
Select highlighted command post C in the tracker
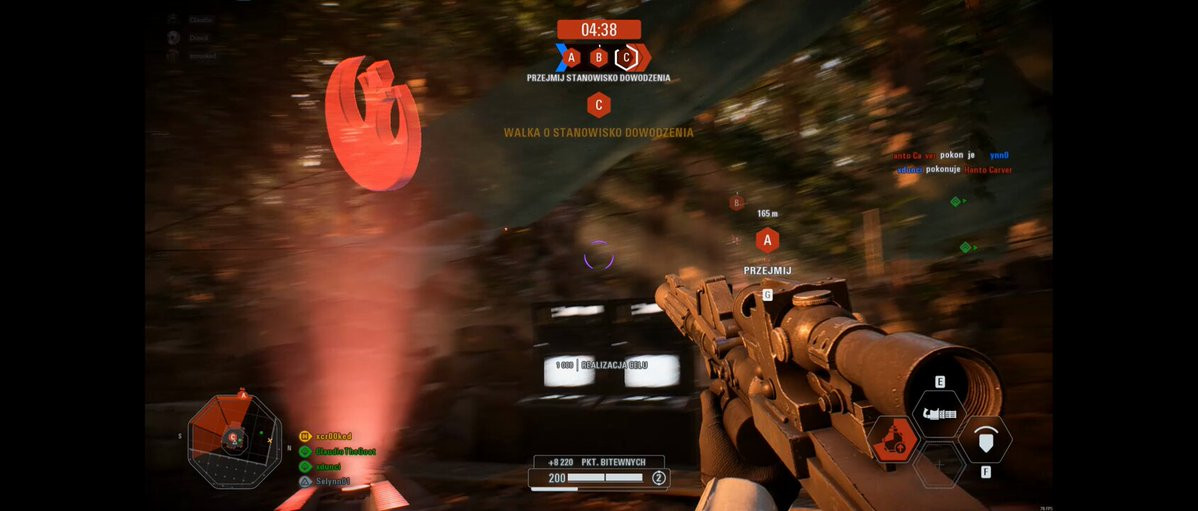point(626,57)
